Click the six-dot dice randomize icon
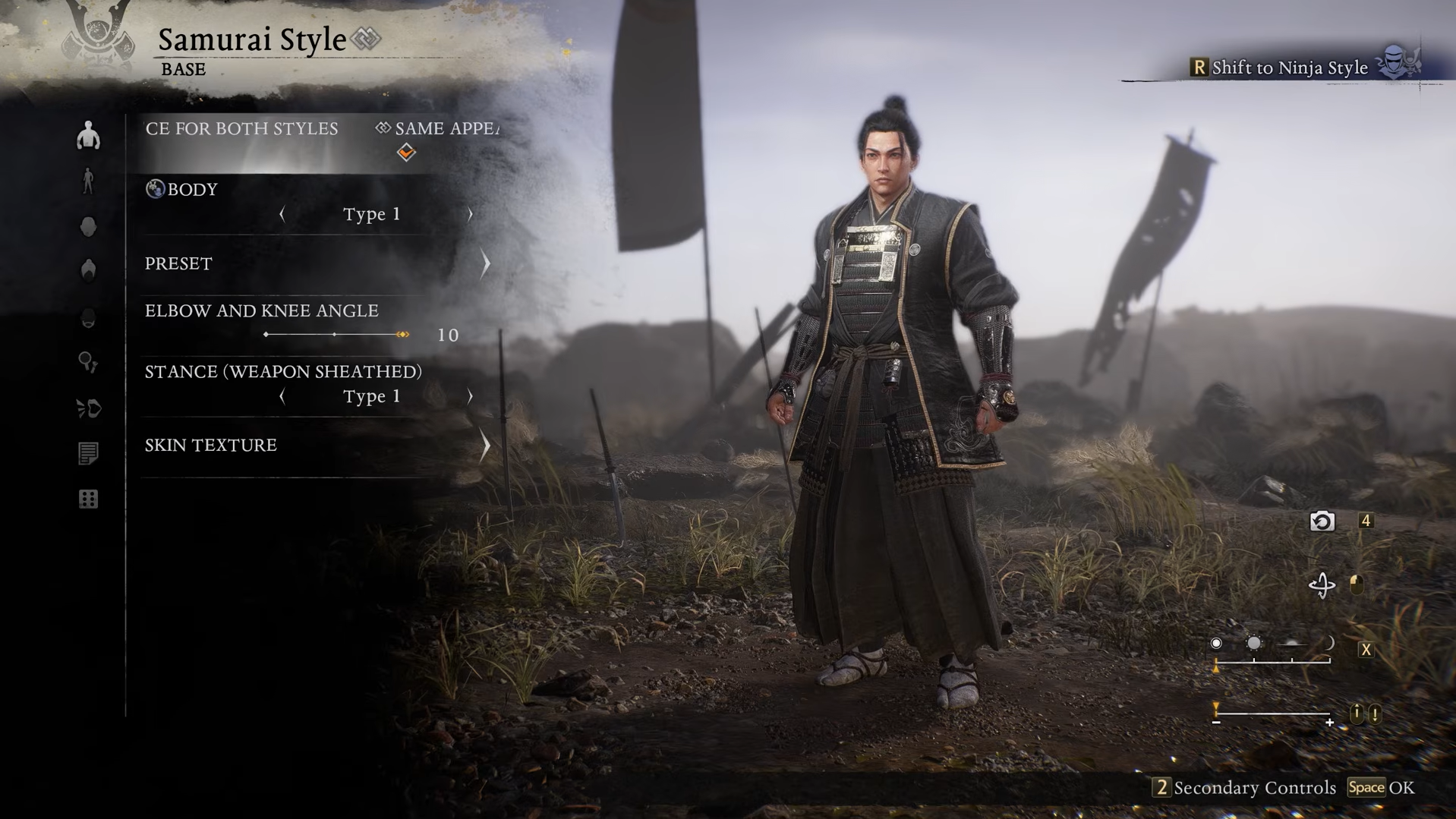1456x819 pixels. 88,499
